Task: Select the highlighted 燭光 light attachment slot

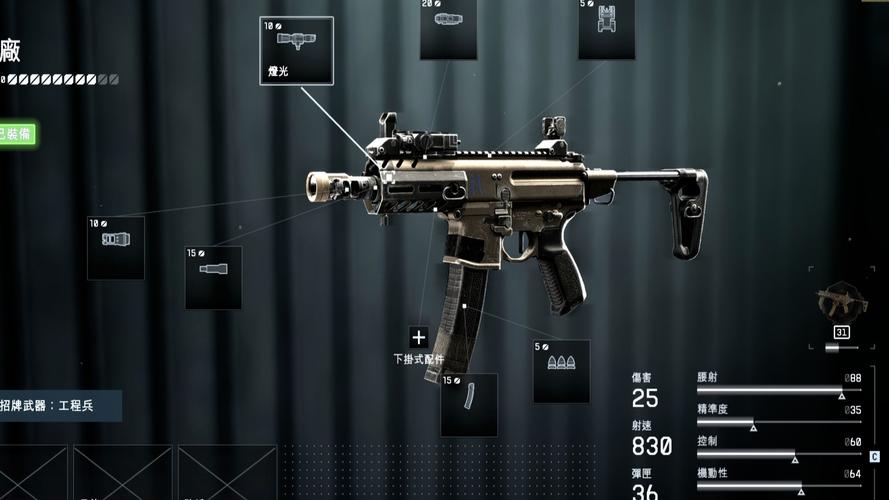Action: (x=296, y=50)
